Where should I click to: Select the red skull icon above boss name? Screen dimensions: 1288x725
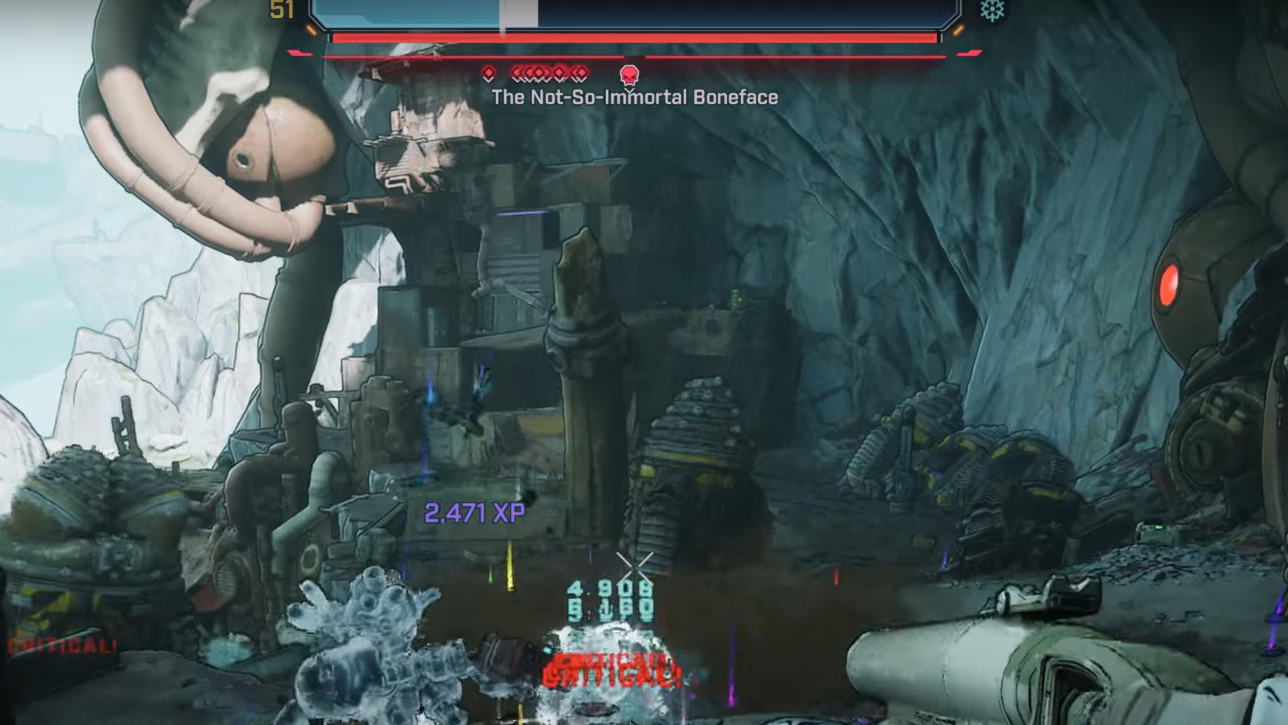629,74
